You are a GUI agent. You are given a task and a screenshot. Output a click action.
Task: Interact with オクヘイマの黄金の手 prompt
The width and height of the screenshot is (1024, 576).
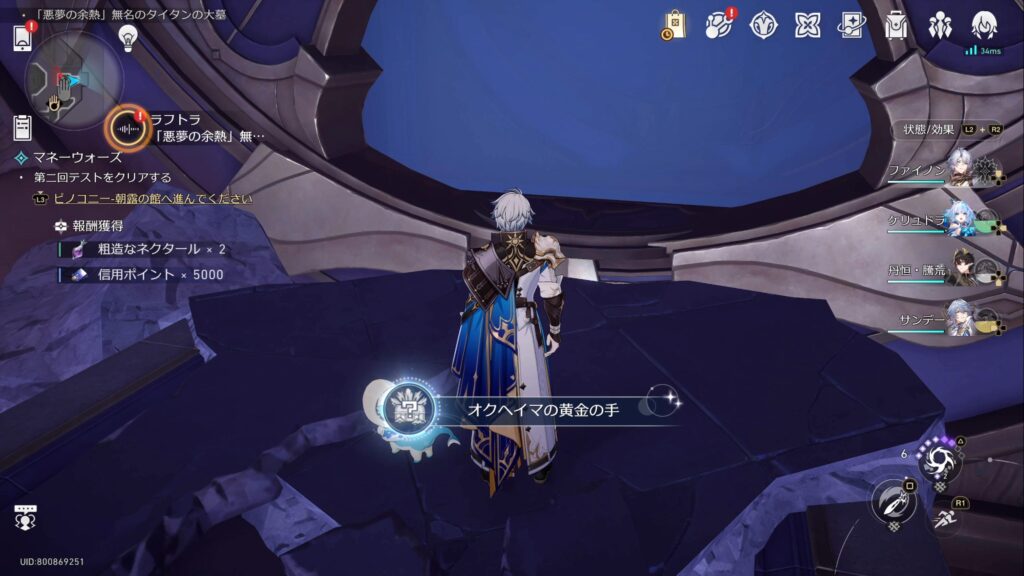[530, 408]
